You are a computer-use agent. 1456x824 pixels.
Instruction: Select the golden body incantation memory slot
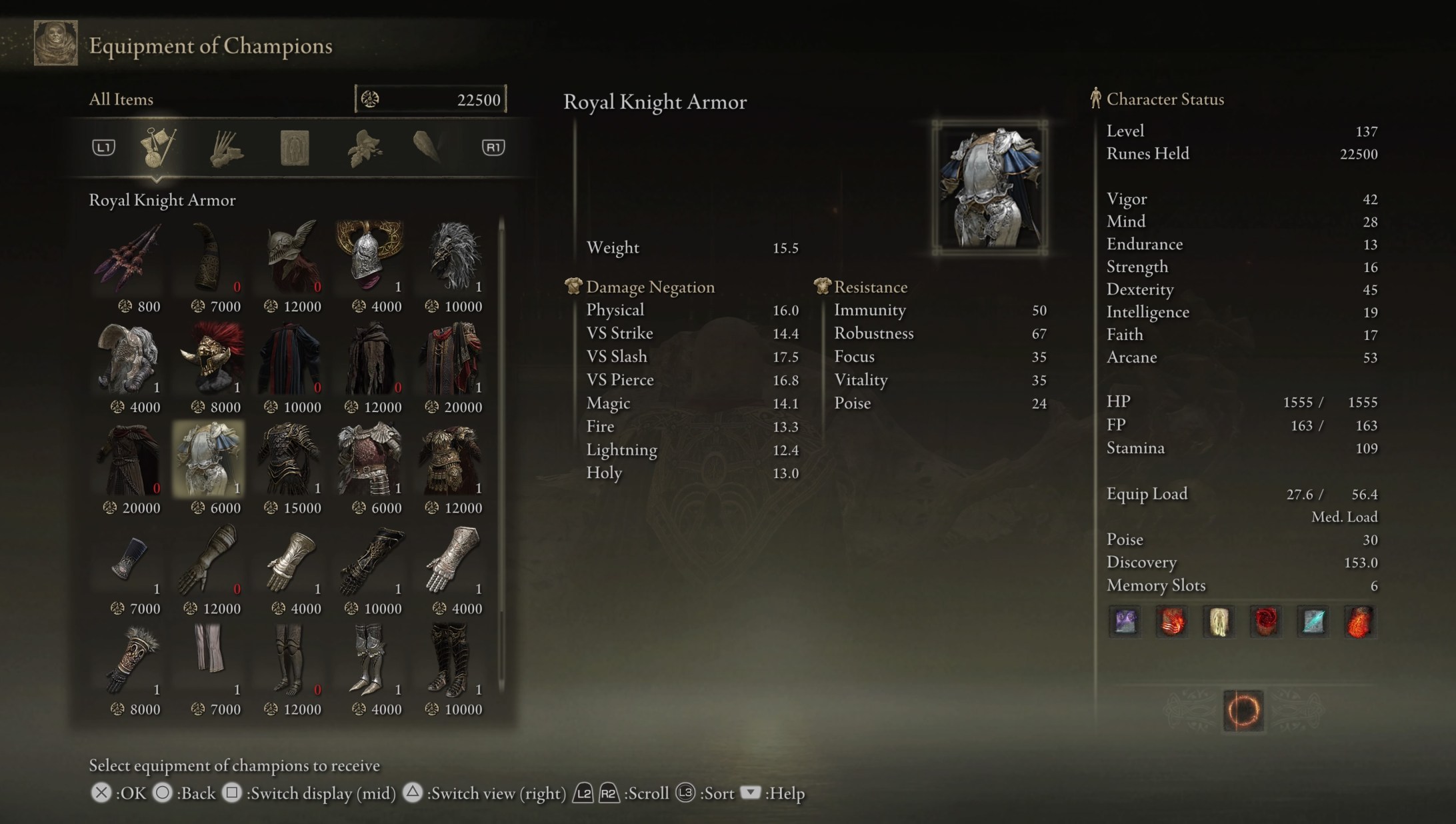[x=1218, y=621]
